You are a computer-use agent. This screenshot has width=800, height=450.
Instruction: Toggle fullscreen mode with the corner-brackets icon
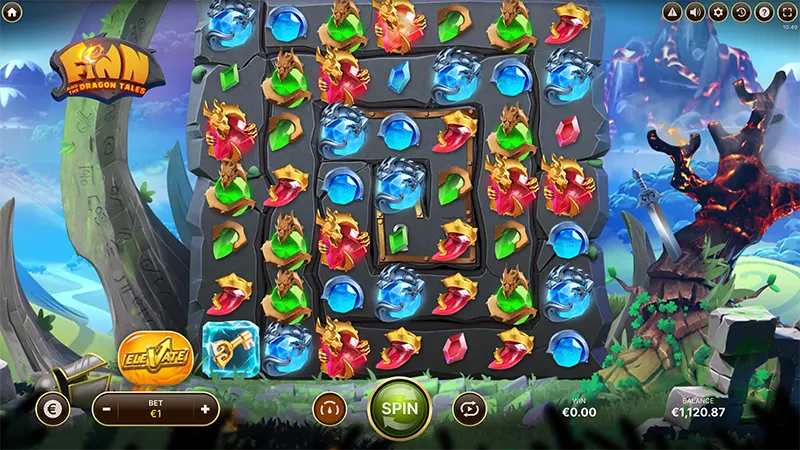786,12
